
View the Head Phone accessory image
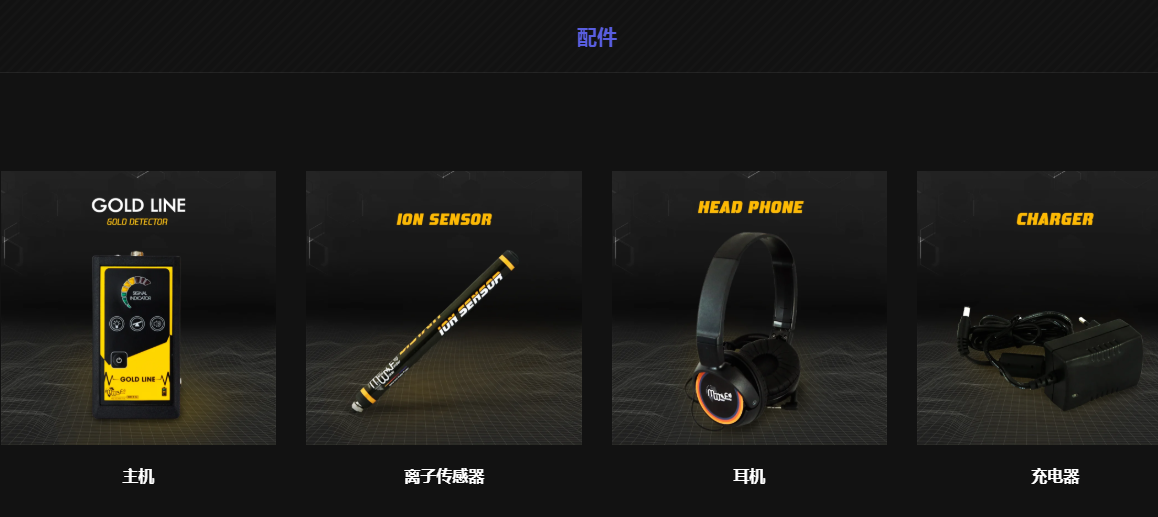(749, 308)
